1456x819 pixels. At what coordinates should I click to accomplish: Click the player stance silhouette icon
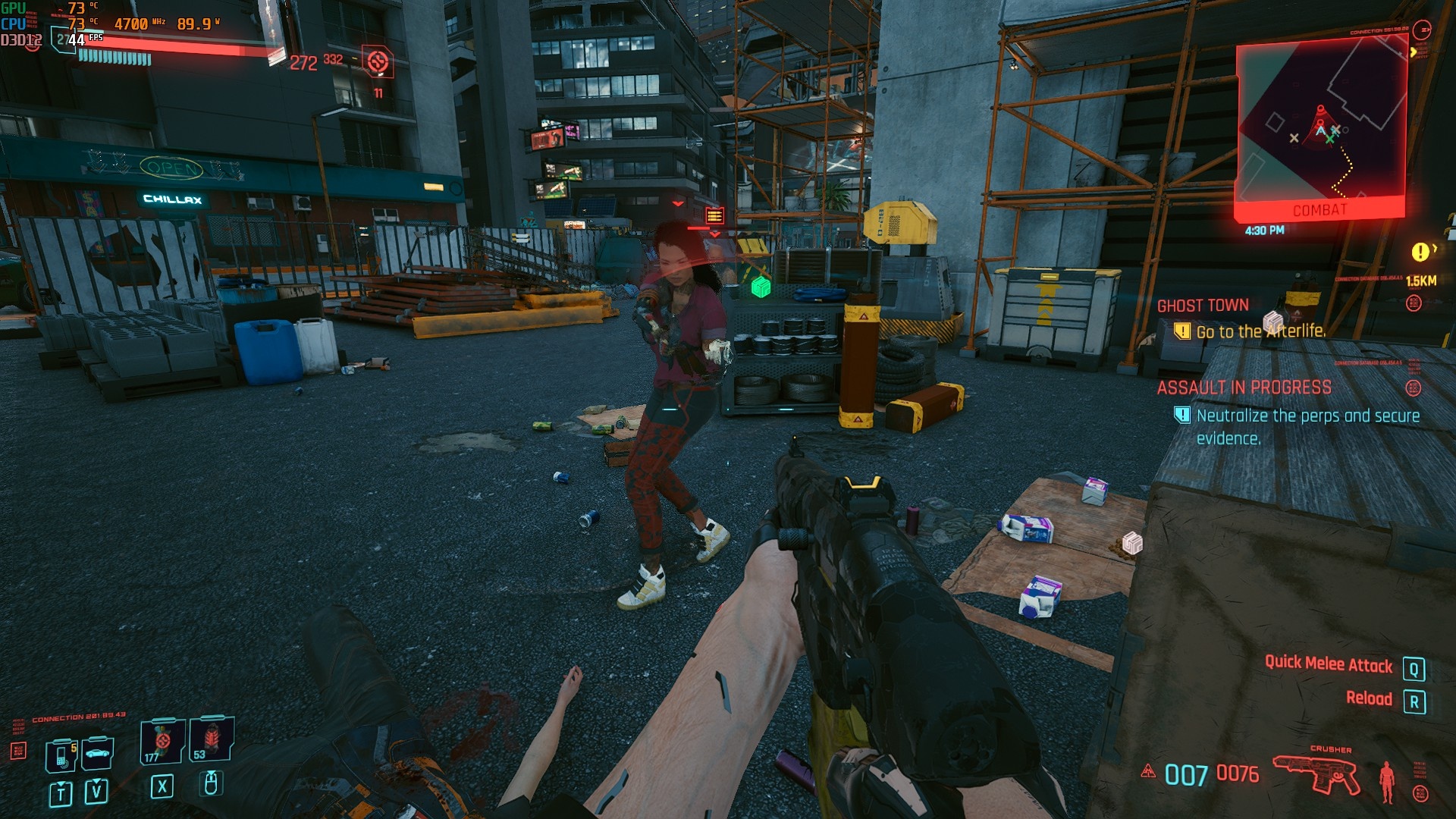point(1387,781)
